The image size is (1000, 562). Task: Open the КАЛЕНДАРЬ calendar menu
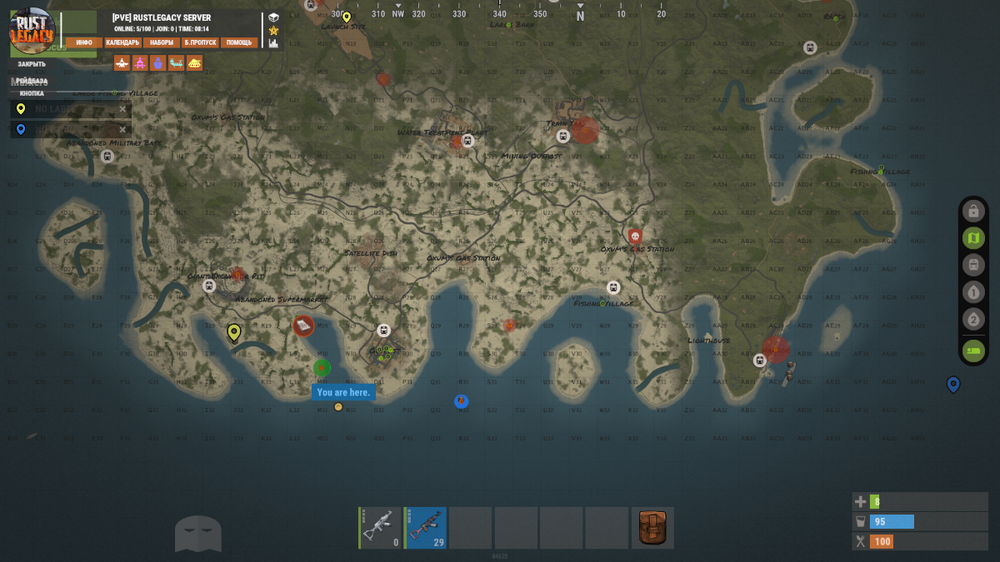point(122,43)
